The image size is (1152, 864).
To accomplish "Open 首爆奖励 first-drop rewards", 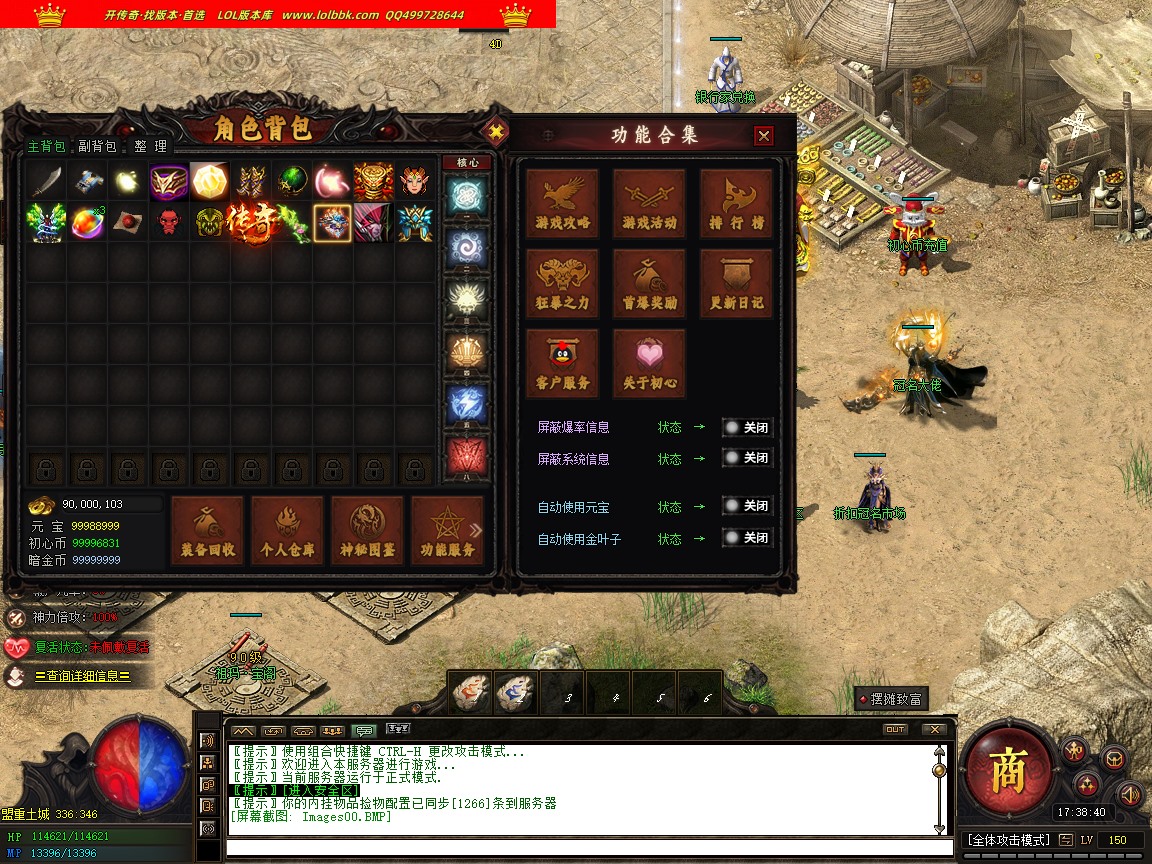I will point(649,283).
